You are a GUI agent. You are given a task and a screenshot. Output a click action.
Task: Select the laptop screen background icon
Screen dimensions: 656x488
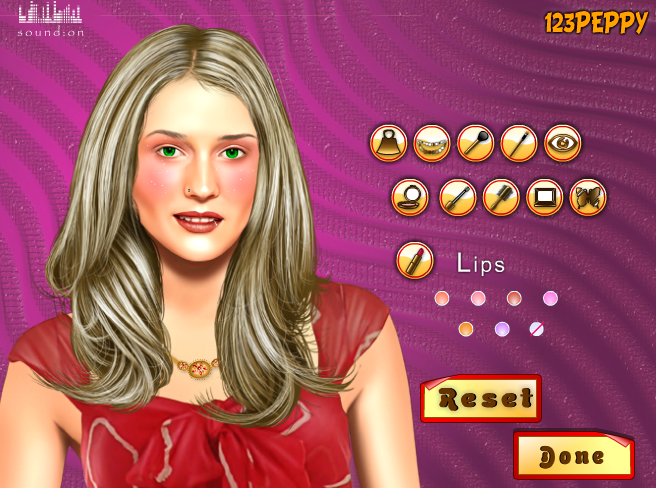(544, 197)
